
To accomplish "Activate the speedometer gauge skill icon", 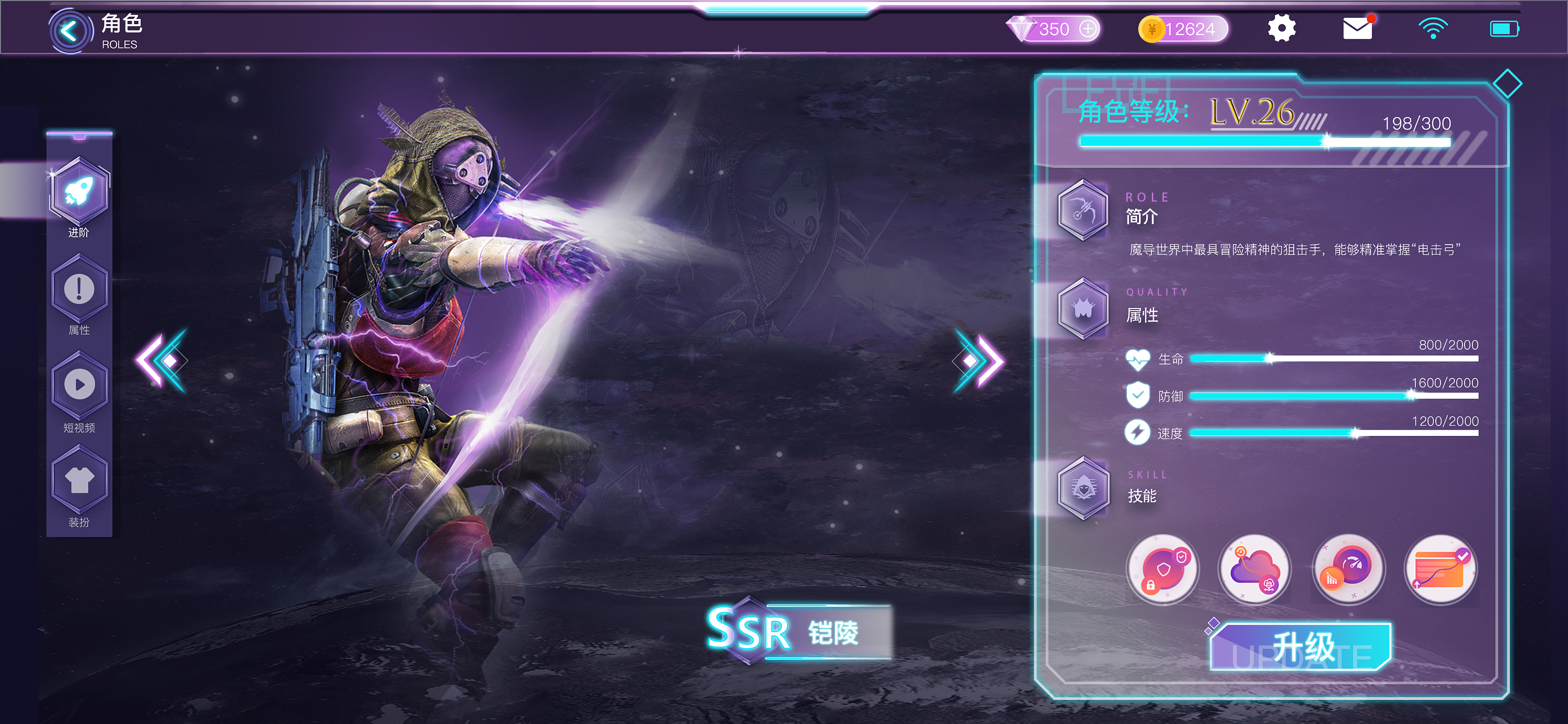I will tap(1348, 570).
